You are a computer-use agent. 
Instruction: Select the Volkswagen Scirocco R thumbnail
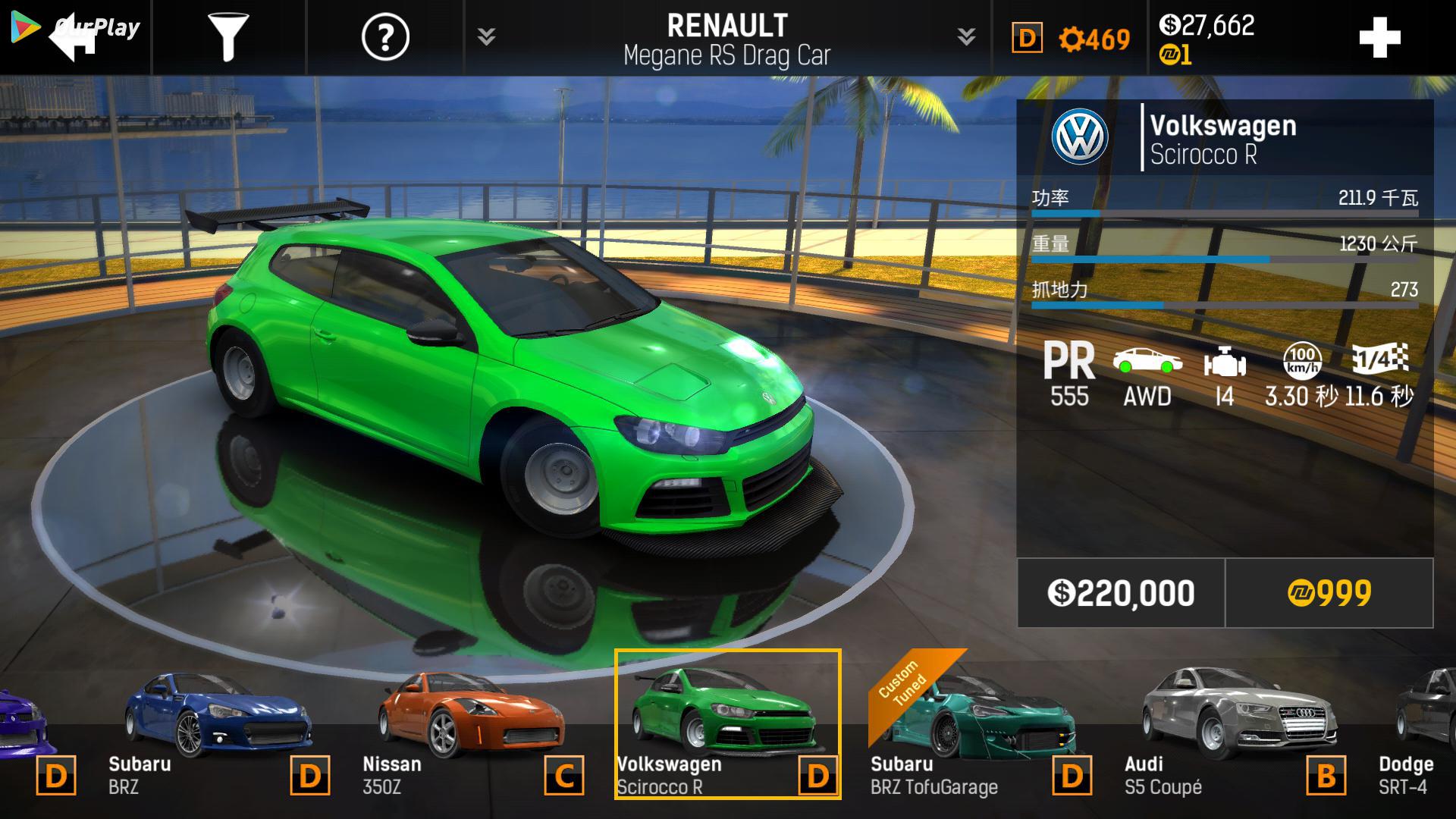726,725
